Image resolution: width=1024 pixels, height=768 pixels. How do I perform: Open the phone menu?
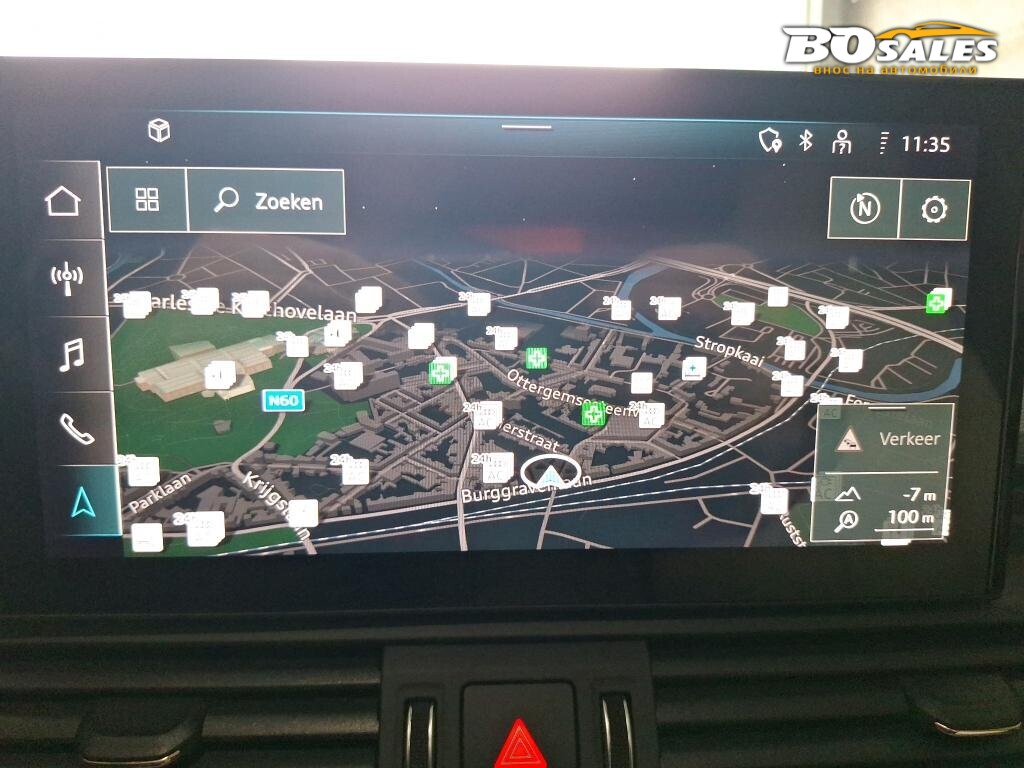click(76, 429)
